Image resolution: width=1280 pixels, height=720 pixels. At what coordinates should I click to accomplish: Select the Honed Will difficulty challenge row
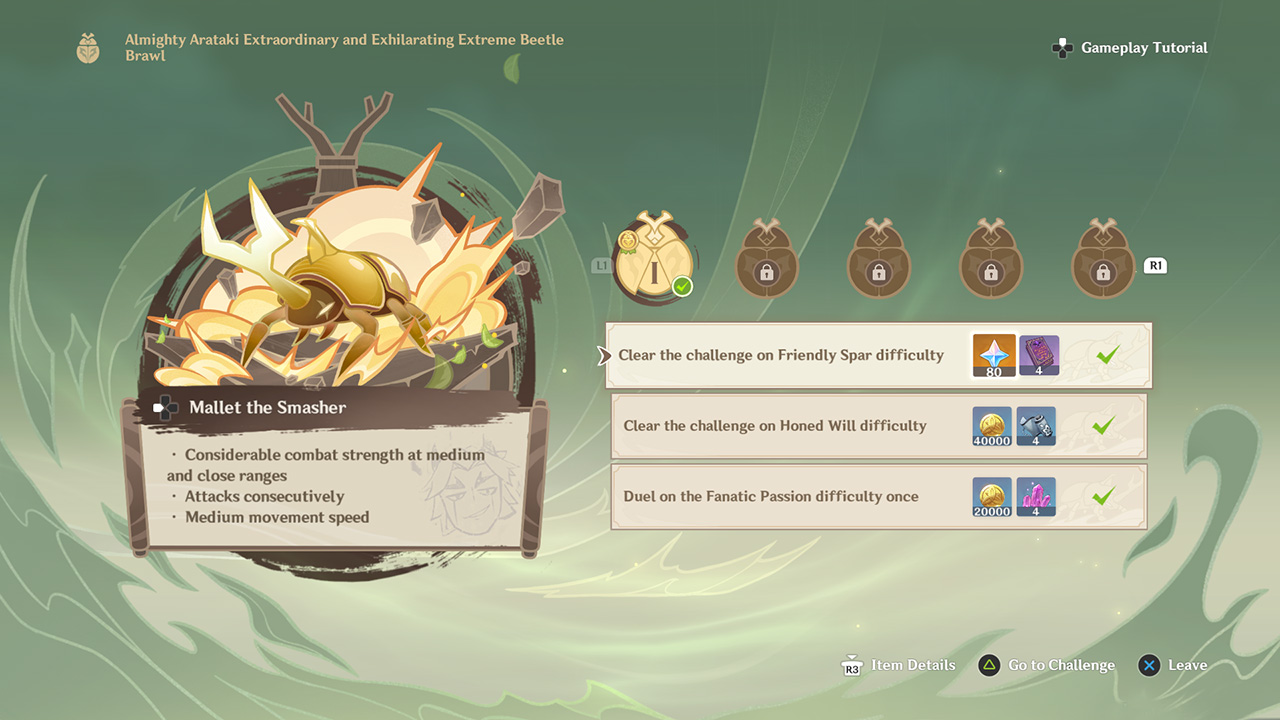[x=775, y=426]
